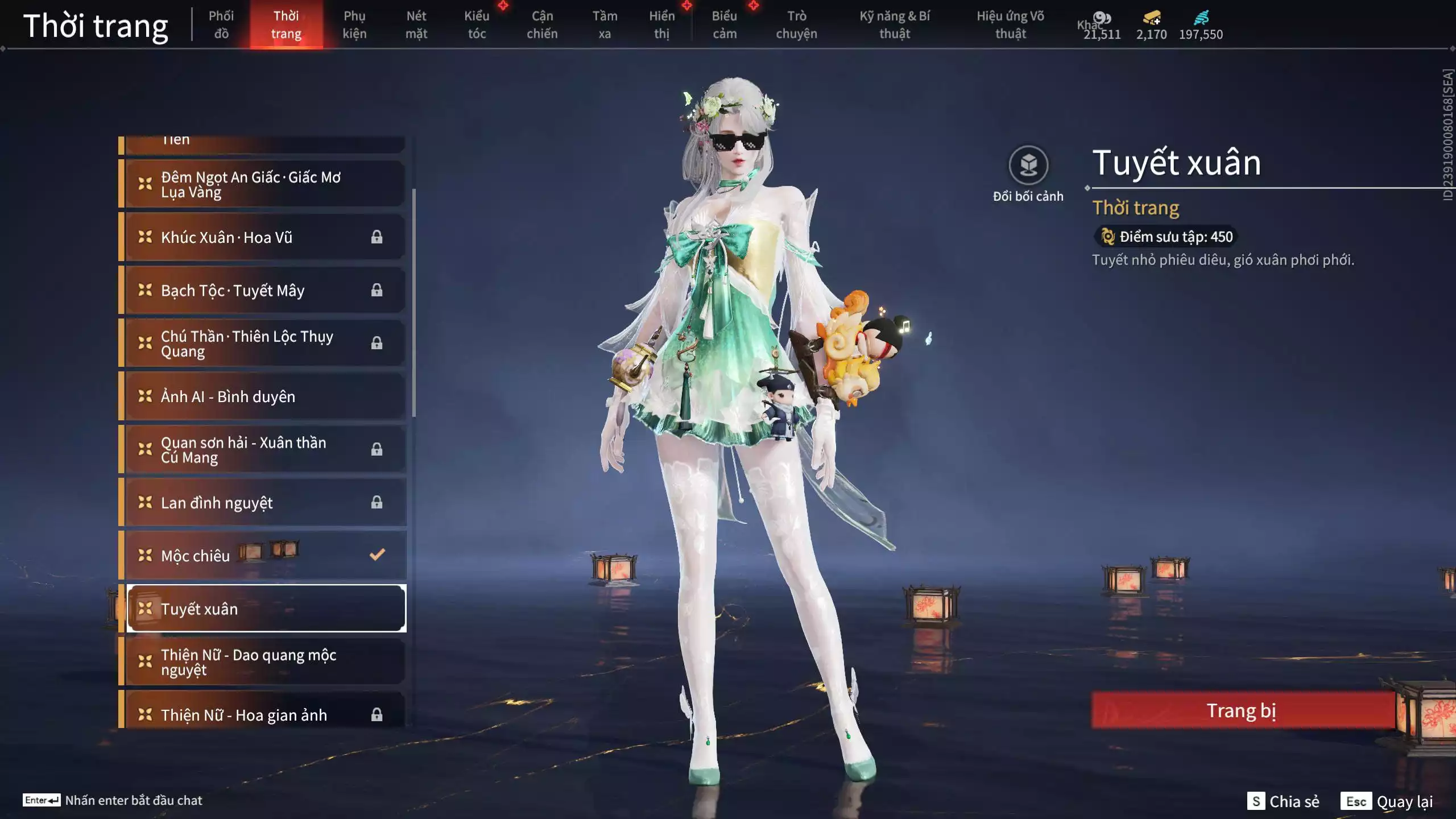This screenshot has height=819, width=1456.
Task: Click the Đổi bối cảnh background icon
Action: click(1028, 166)
